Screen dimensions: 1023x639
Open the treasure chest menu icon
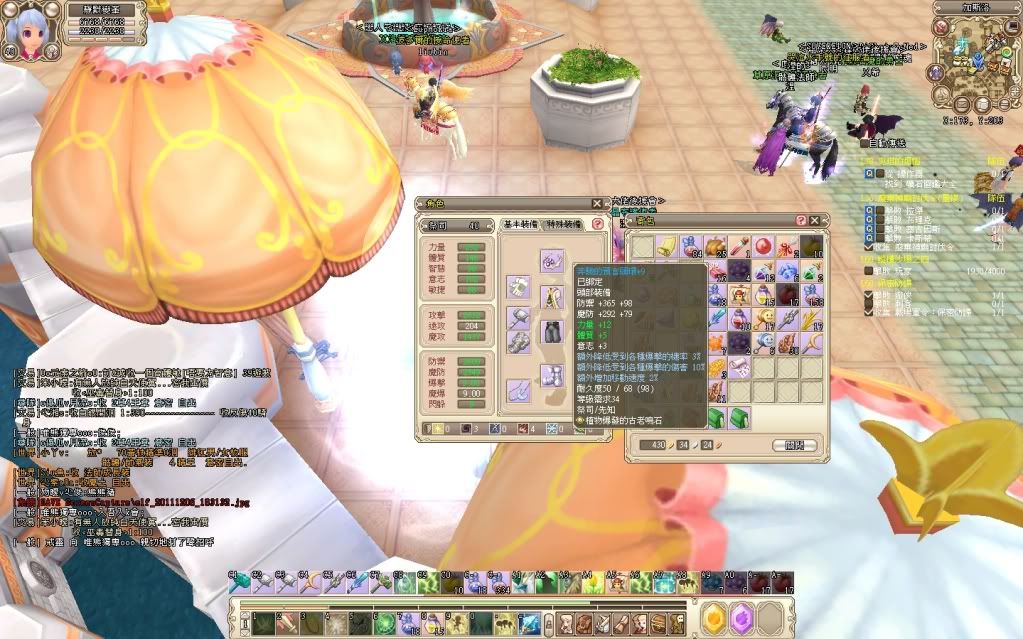(658, 622)
